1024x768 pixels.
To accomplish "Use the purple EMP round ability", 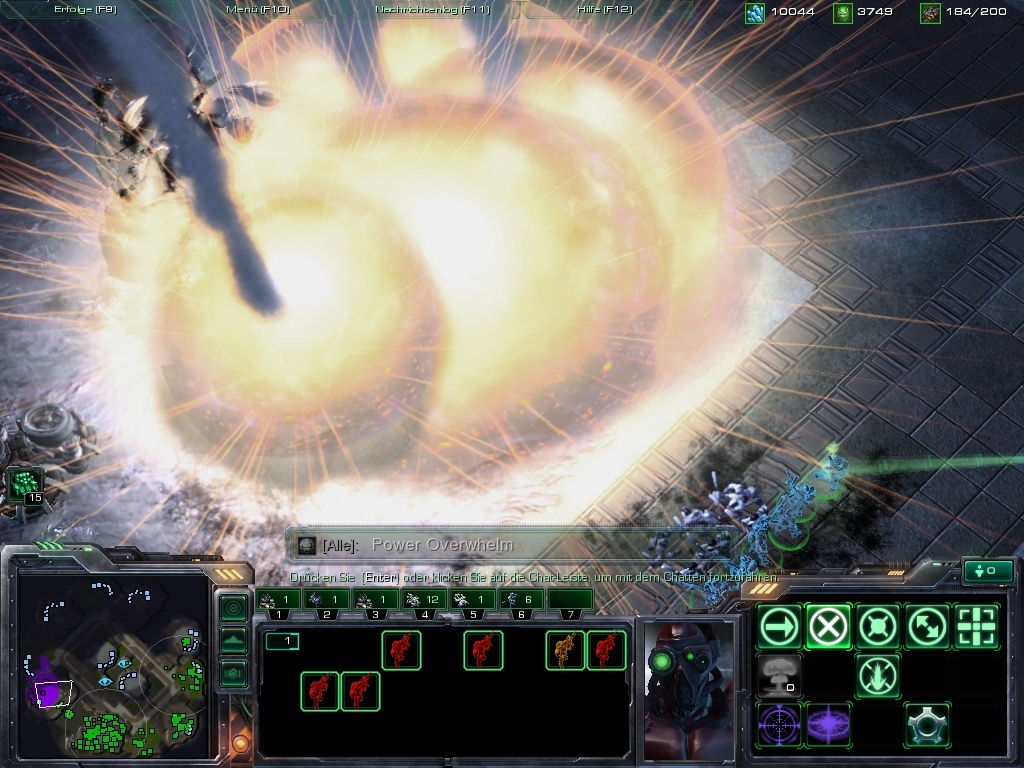I will pyautogui.click(x=829, y=725).
